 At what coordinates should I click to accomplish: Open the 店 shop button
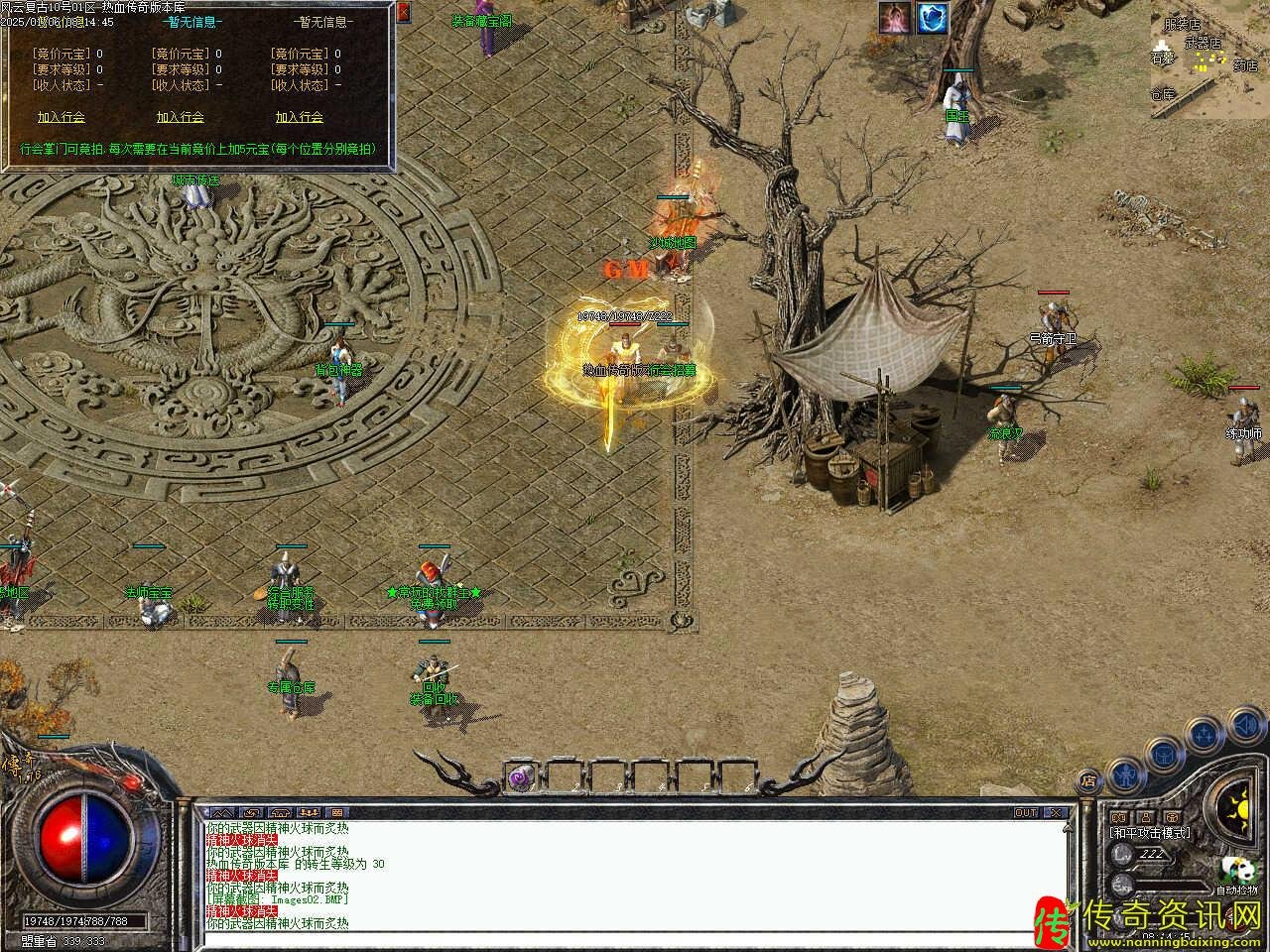pos(1089,780)
